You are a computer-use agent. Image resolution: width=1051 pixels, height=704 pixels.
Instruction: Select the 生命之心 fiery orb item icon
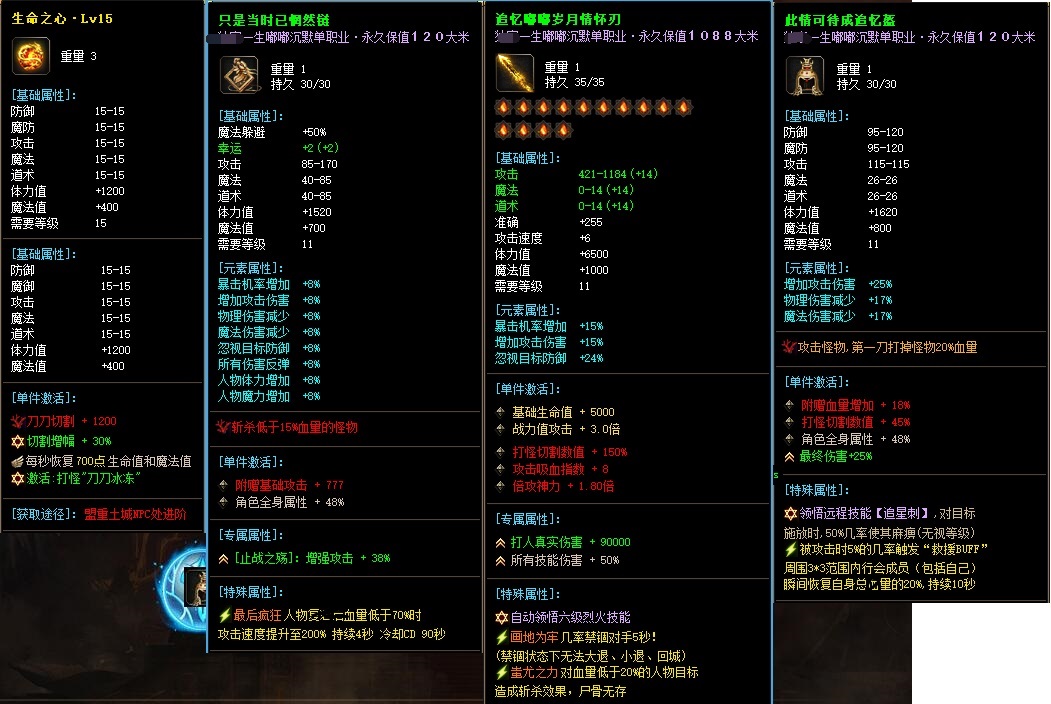[x=31, y=56]
